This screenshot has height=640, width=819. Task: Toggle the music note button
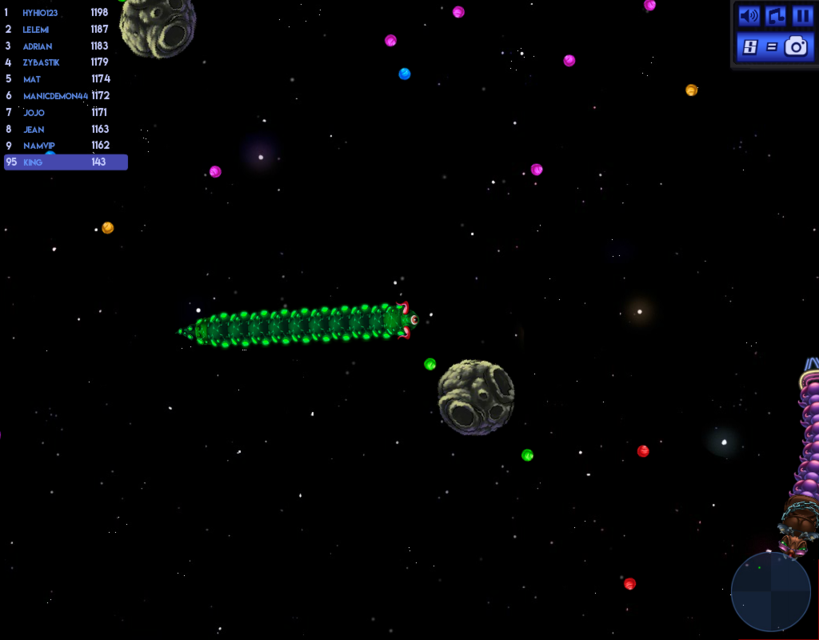pyautogui.click(x=775, y=16)
